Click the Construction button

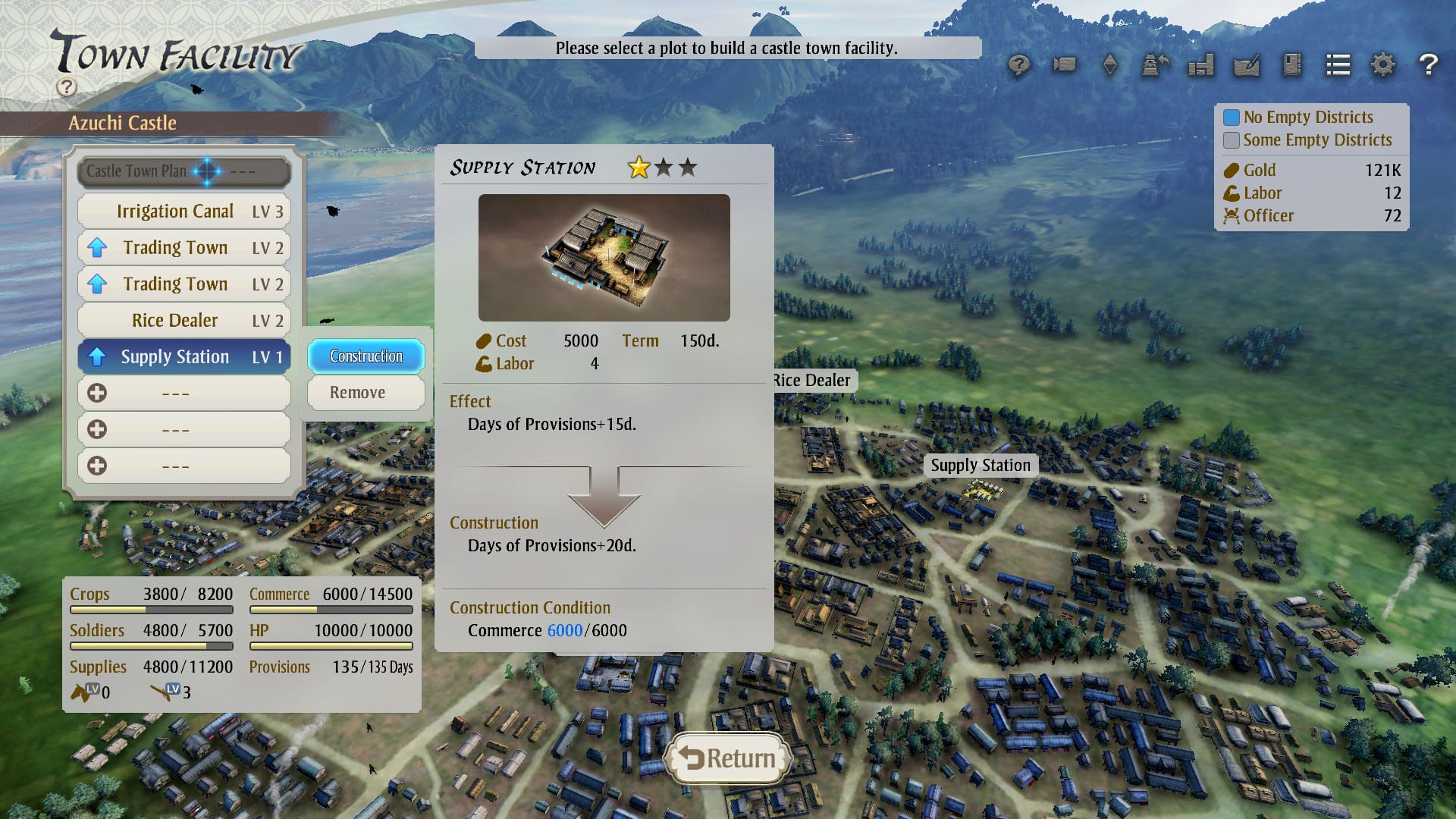366,356
